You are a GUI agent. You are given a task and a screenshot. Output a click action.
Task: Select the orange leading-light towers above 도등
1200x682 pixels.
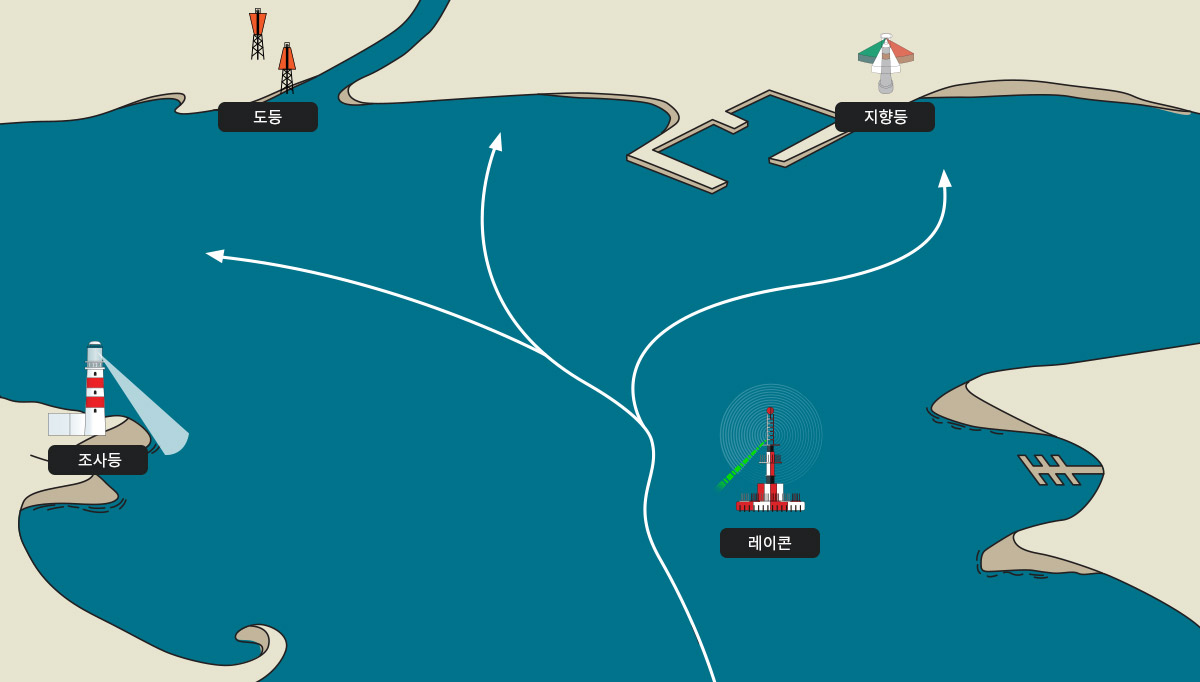272,50
